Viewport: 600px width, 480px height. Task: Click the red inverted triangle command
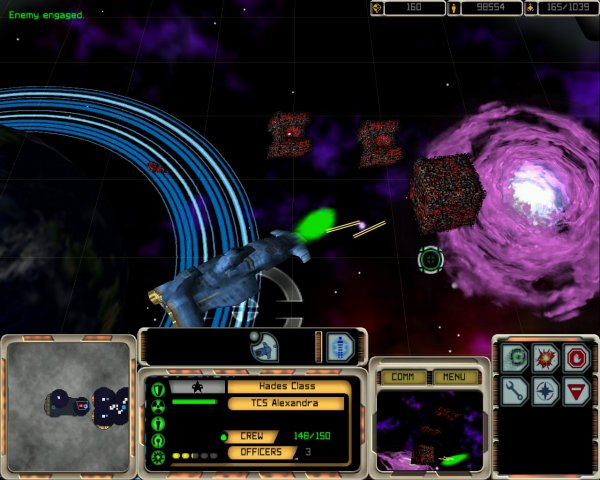tap(575, 391)
